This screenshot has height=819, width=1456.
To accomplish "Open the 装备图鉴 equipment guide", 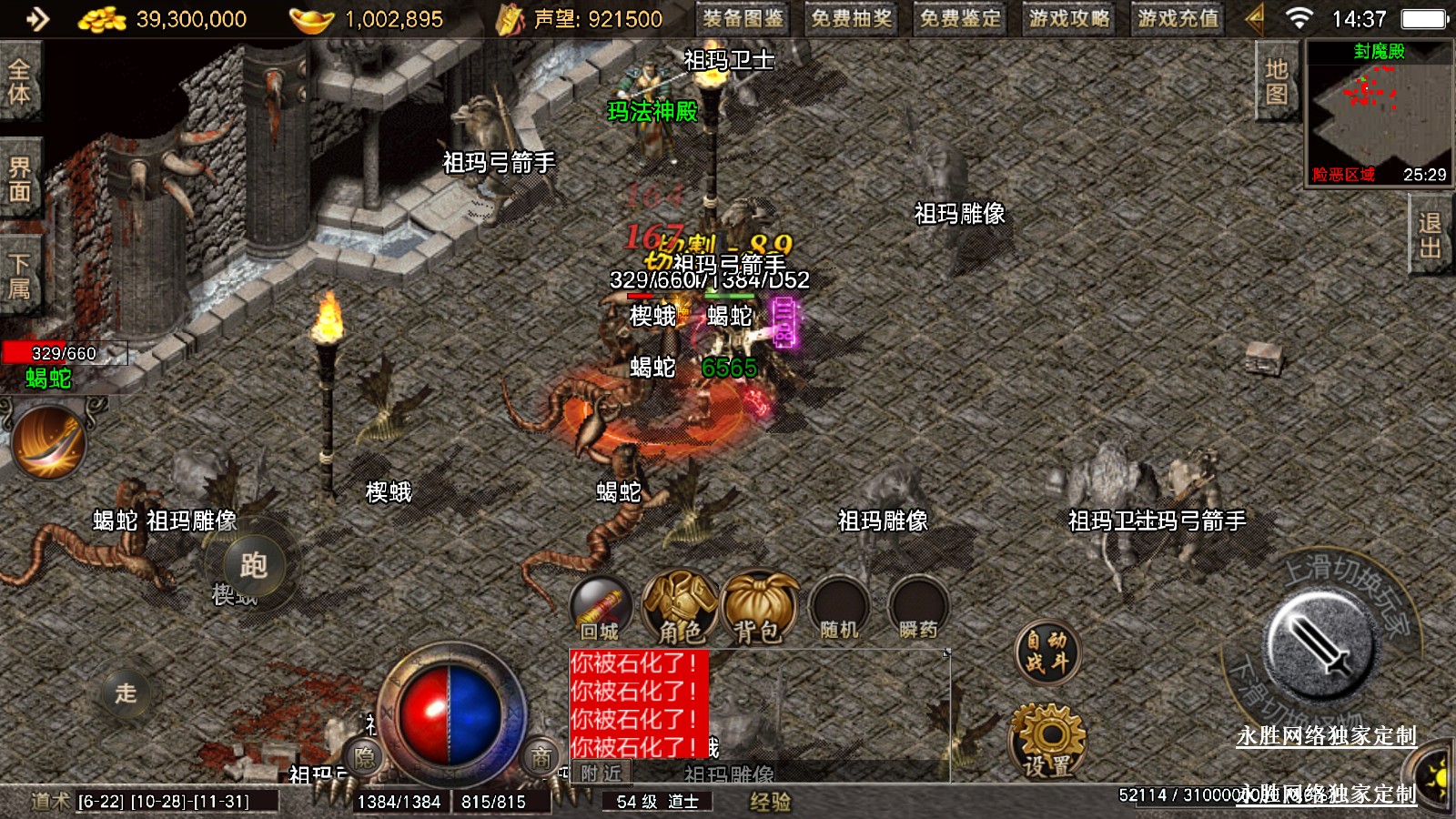I will click(x=743, y=19).
